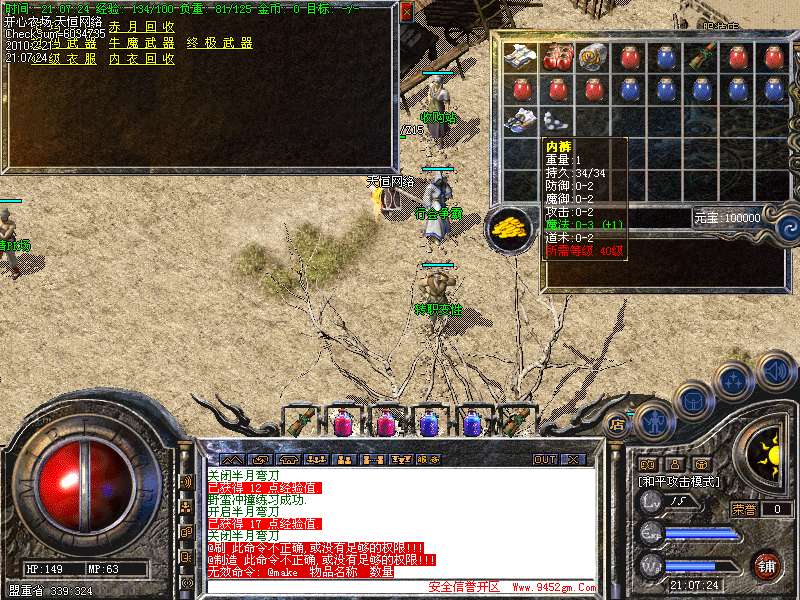Click the speaker sound button

click(775, 370)
